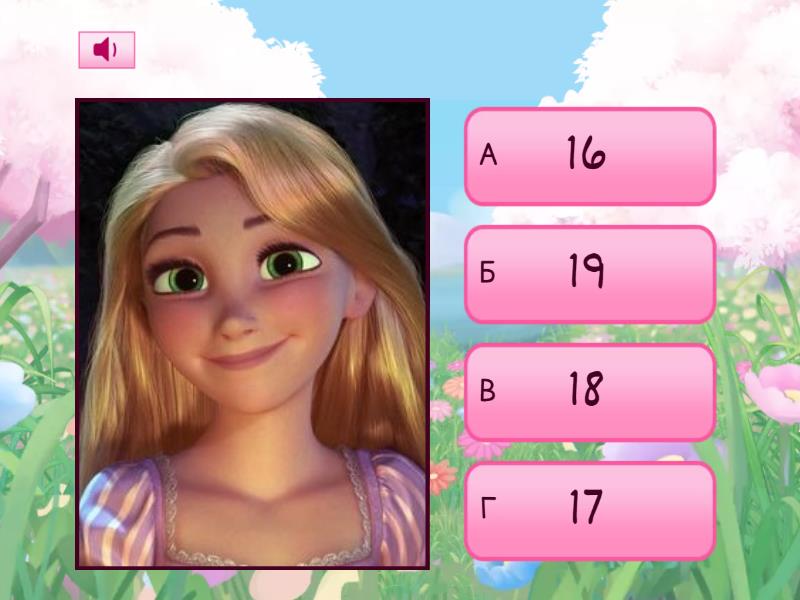Toggle the sound speaker button
Image resolution: width=800 pixels, height=600 pixels.
(106, 50)
